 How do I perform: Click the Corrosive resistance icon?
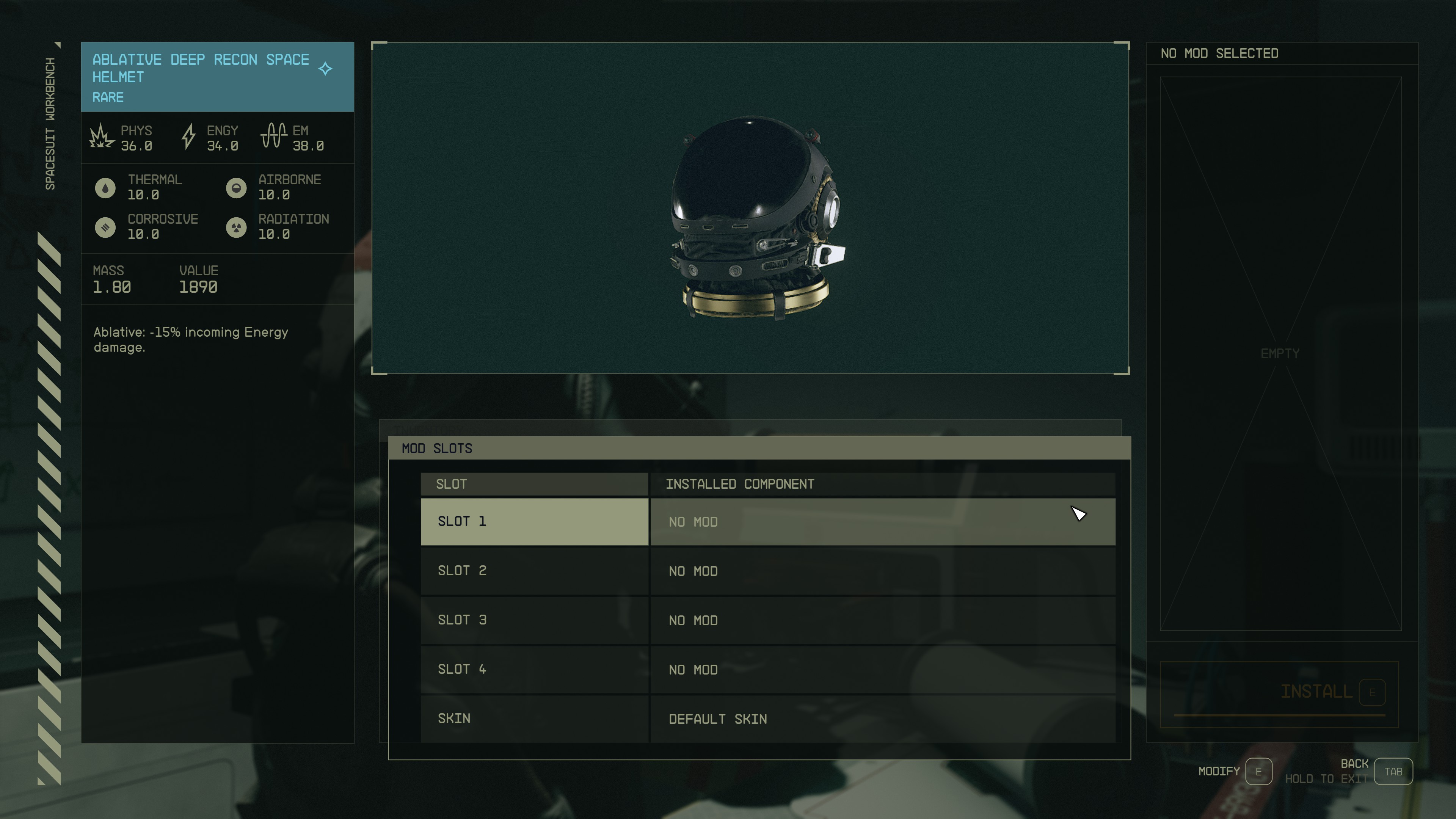pos(106,227)
